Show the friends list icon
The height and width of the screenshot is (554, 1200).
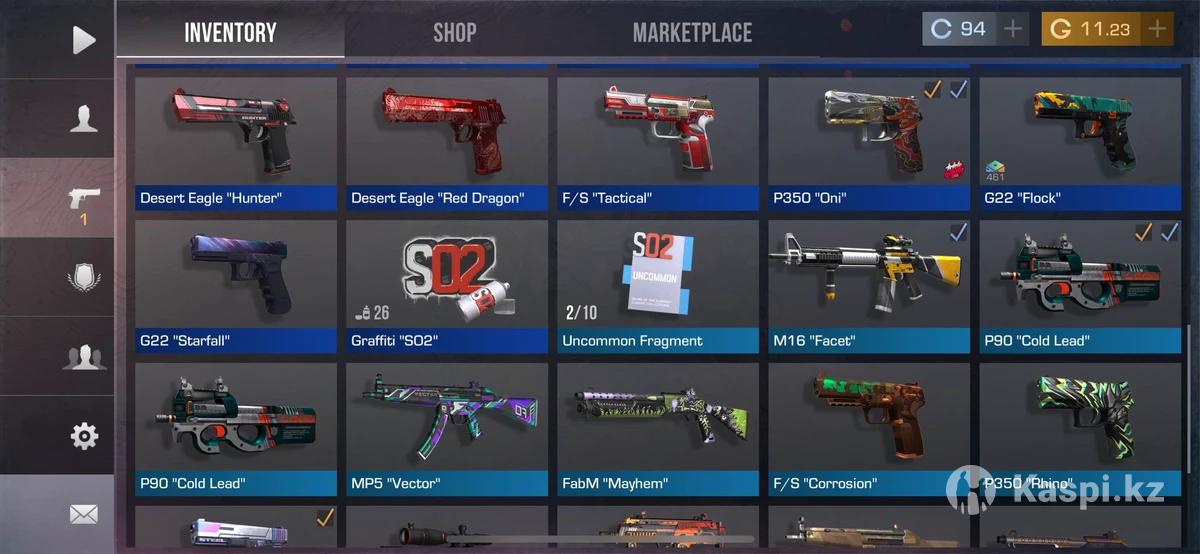pyautogui.click(x=84, y=357)
